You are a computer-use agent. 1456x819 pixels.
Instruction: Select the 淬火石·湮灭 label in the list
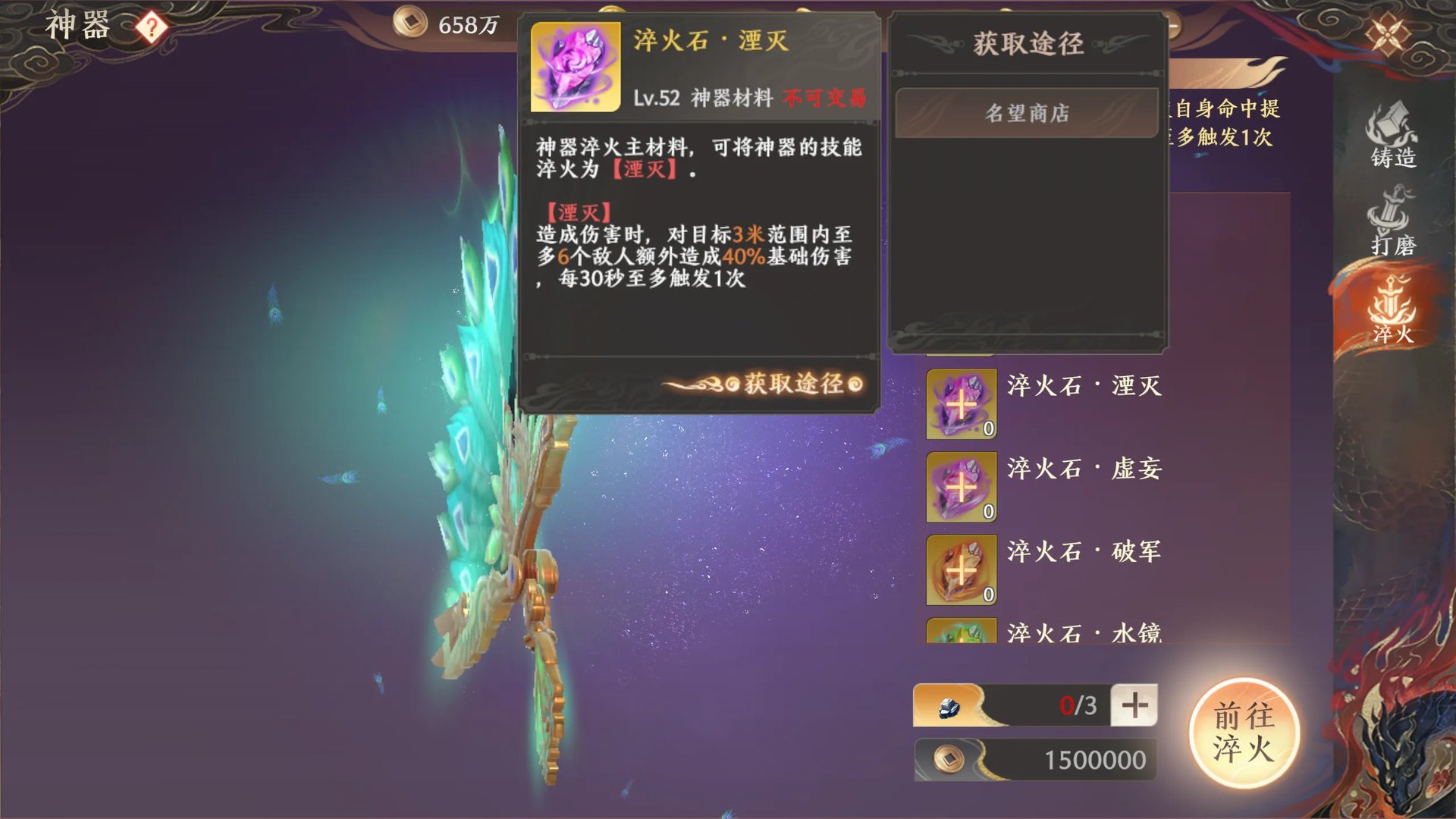pos(1086,387)
